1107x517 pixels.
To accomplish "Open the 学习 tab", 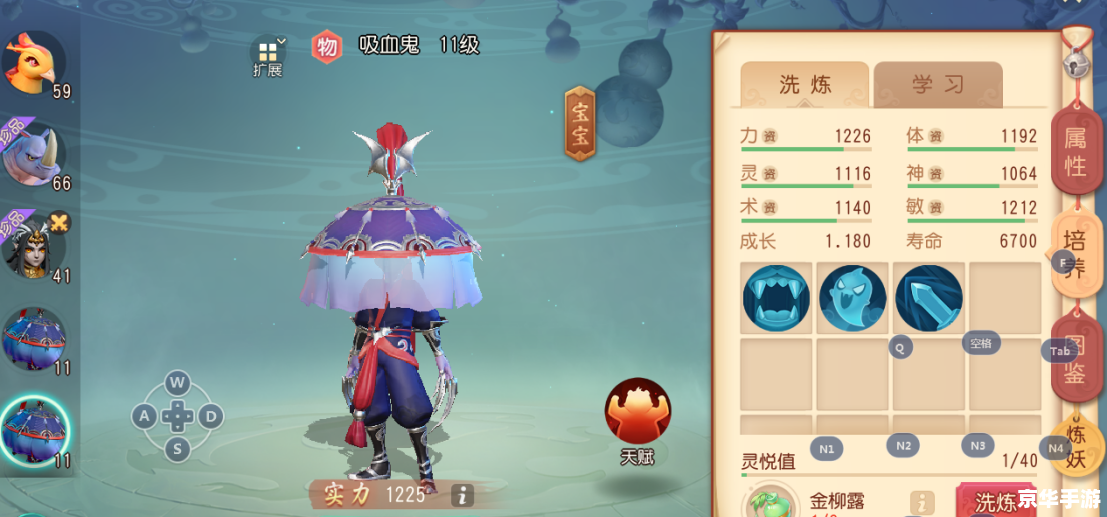I will point(937,85).
